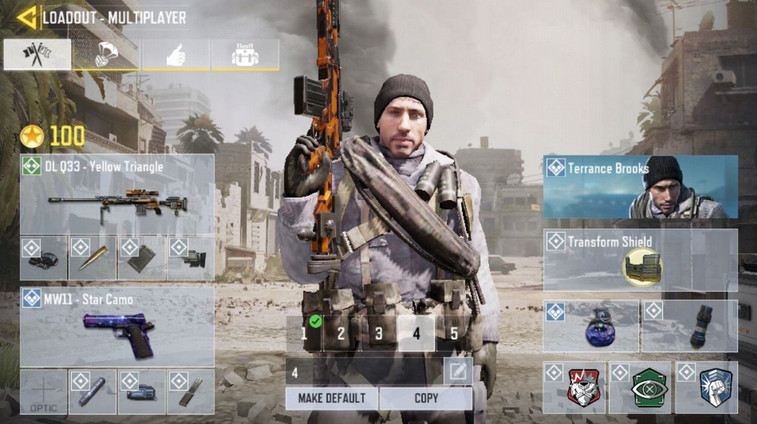Choose loadout slot 3
757x424 pixels.
point(379,333)
